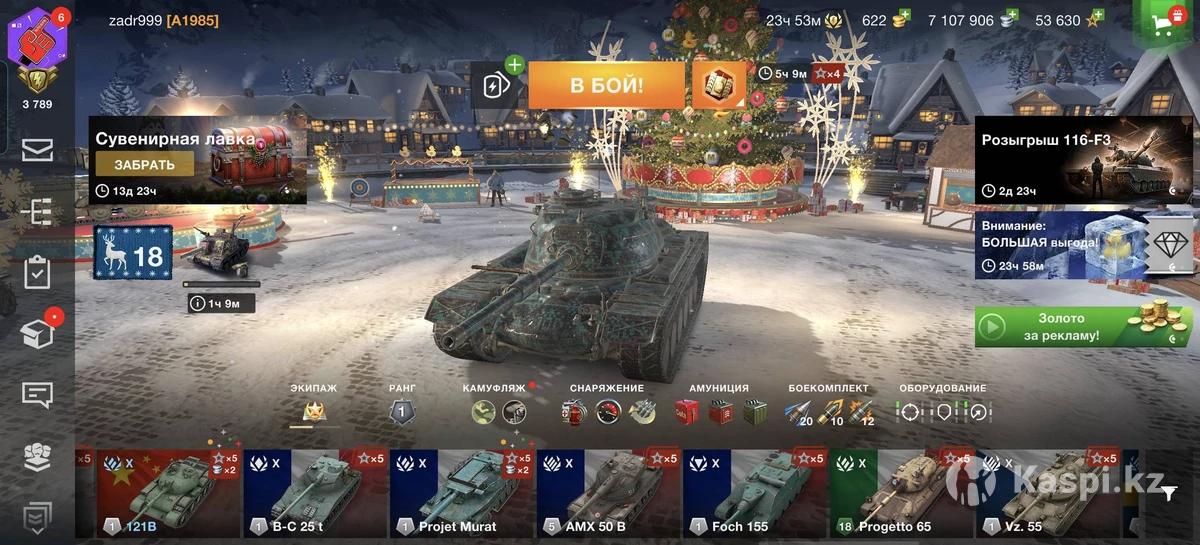Open the mail envelope icon
Viewport: 1200px width, 545px height.
click(x=37, y=150)
